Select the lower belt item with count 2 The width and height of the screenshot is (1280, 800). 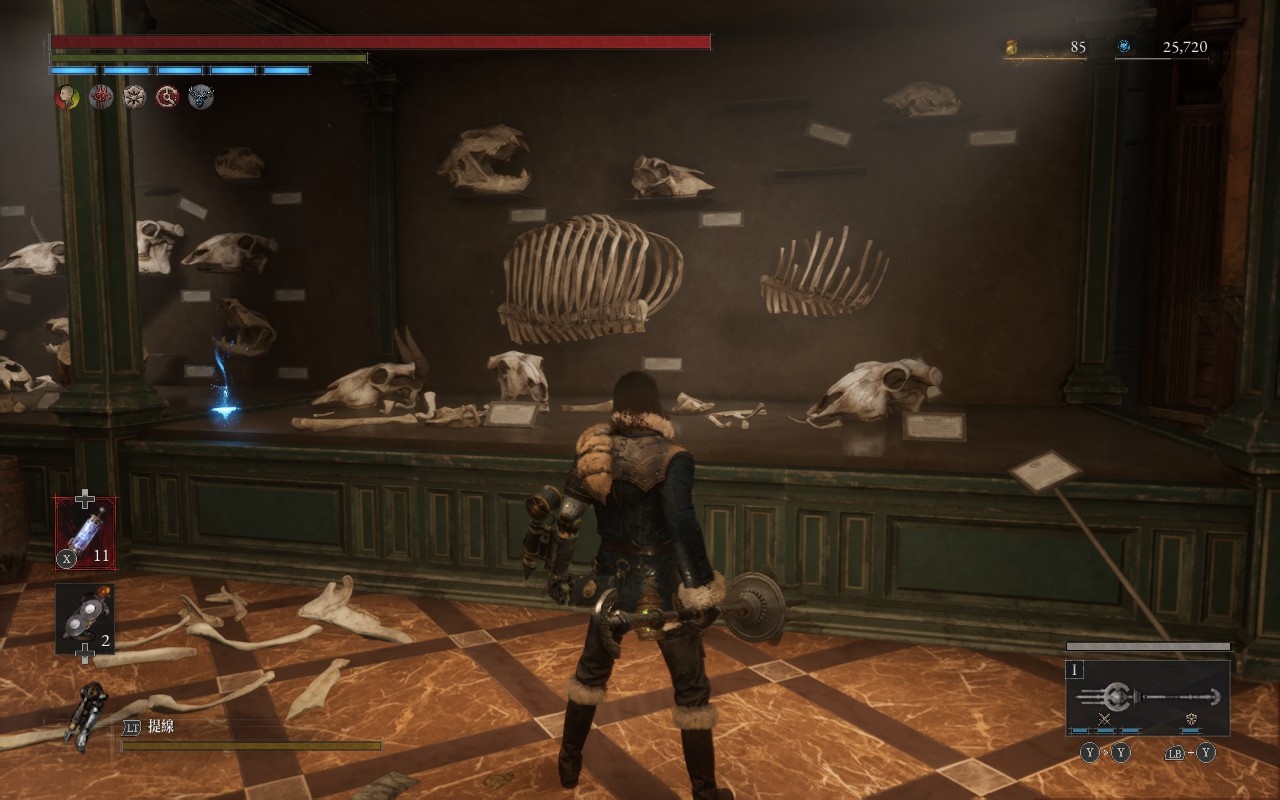[x=85, y=617]
